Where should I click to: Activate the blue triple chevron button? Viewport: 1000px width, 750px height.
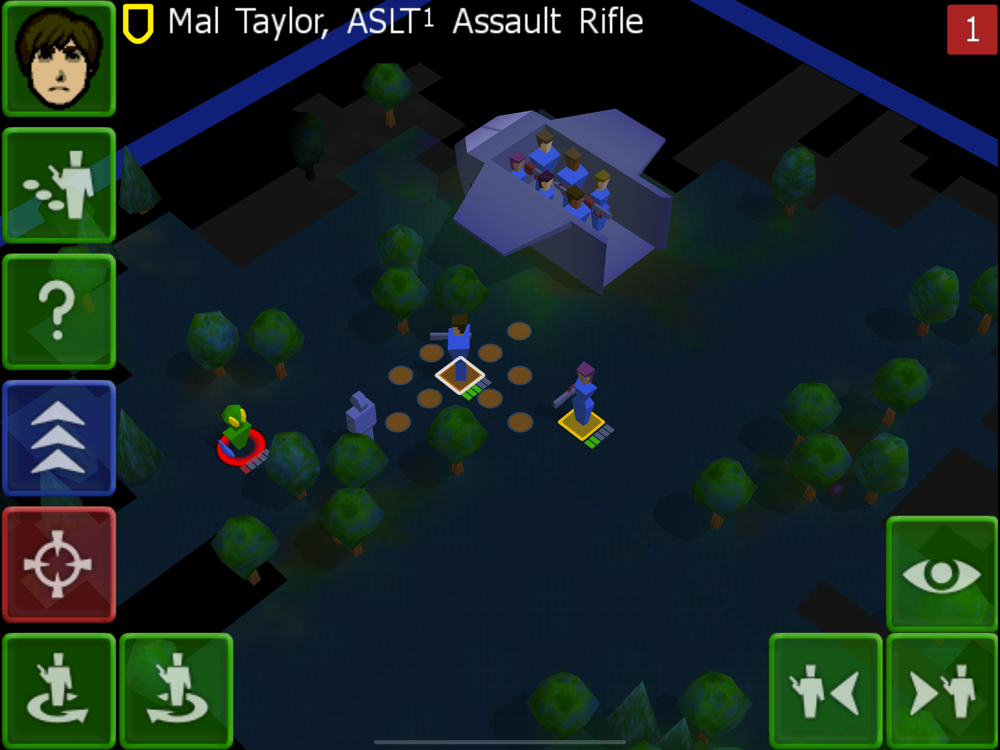pos(59,438)
